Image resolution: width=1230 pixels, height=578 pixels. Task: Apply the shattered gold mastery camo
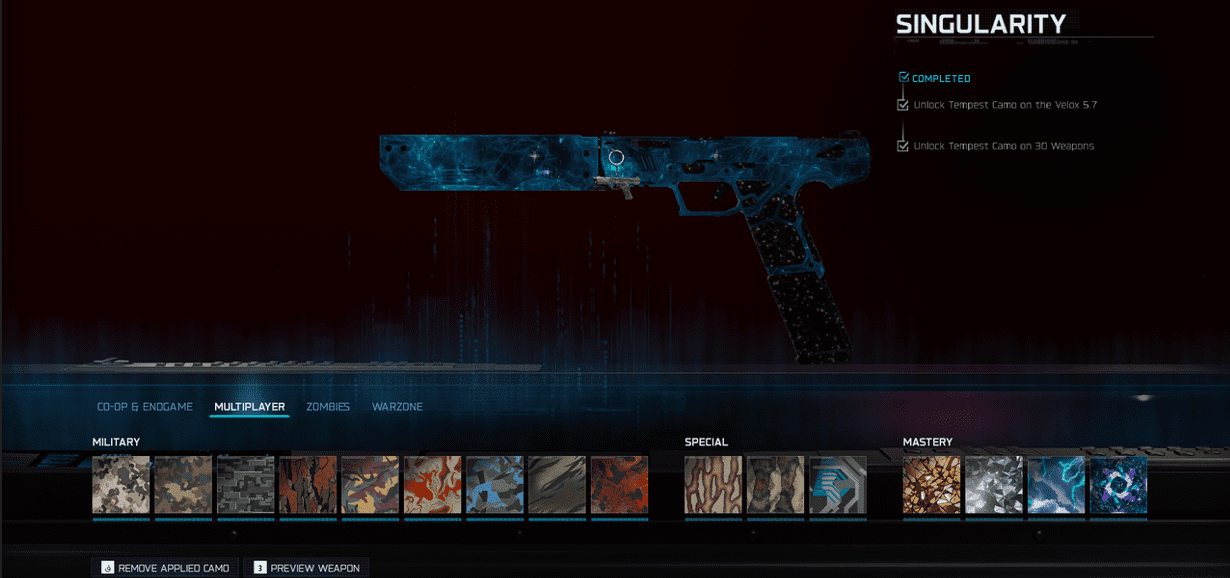coord(931,485)
